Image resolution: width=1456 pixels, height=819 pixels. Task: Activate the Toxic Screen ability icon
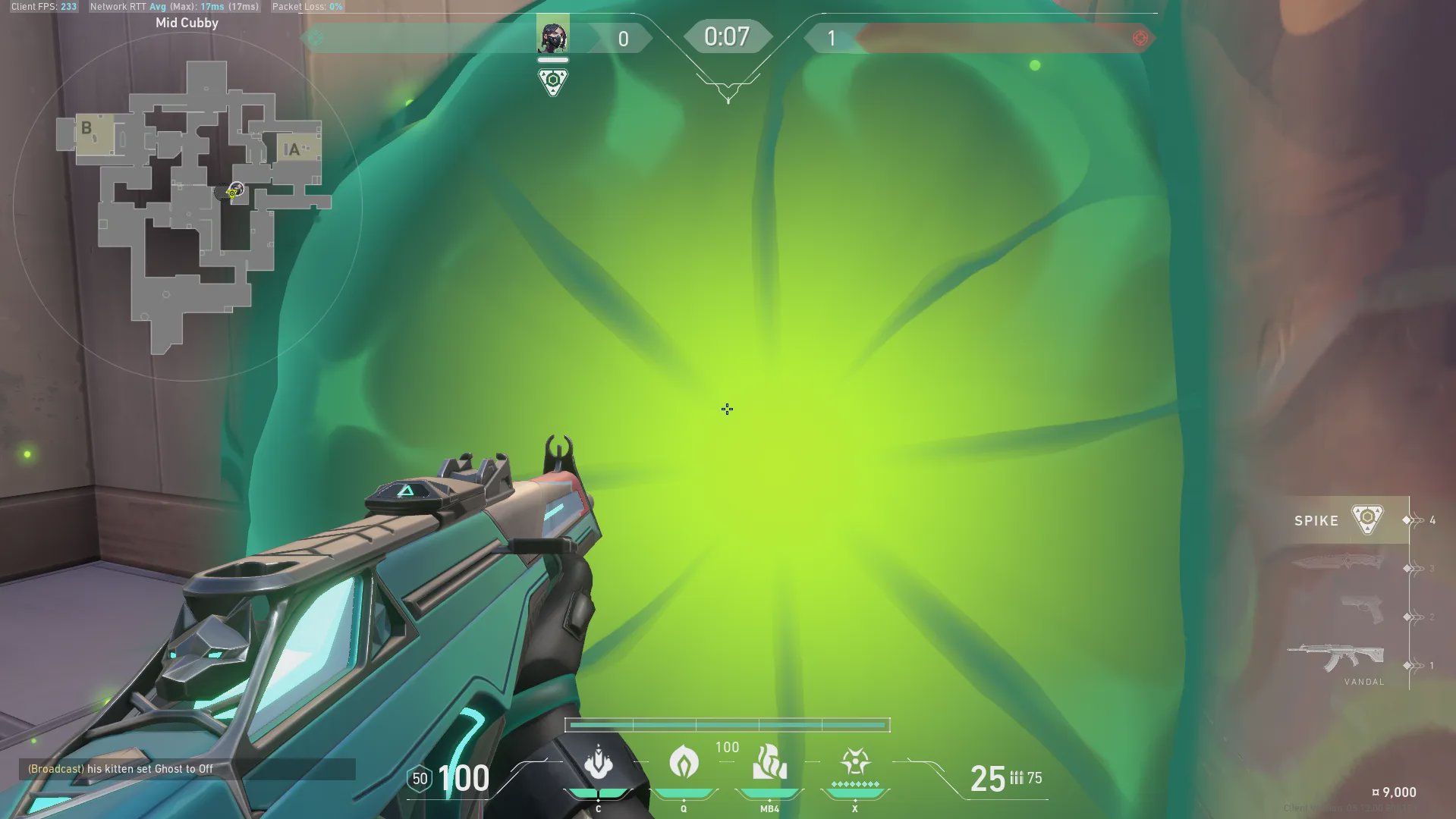point(769,762)
